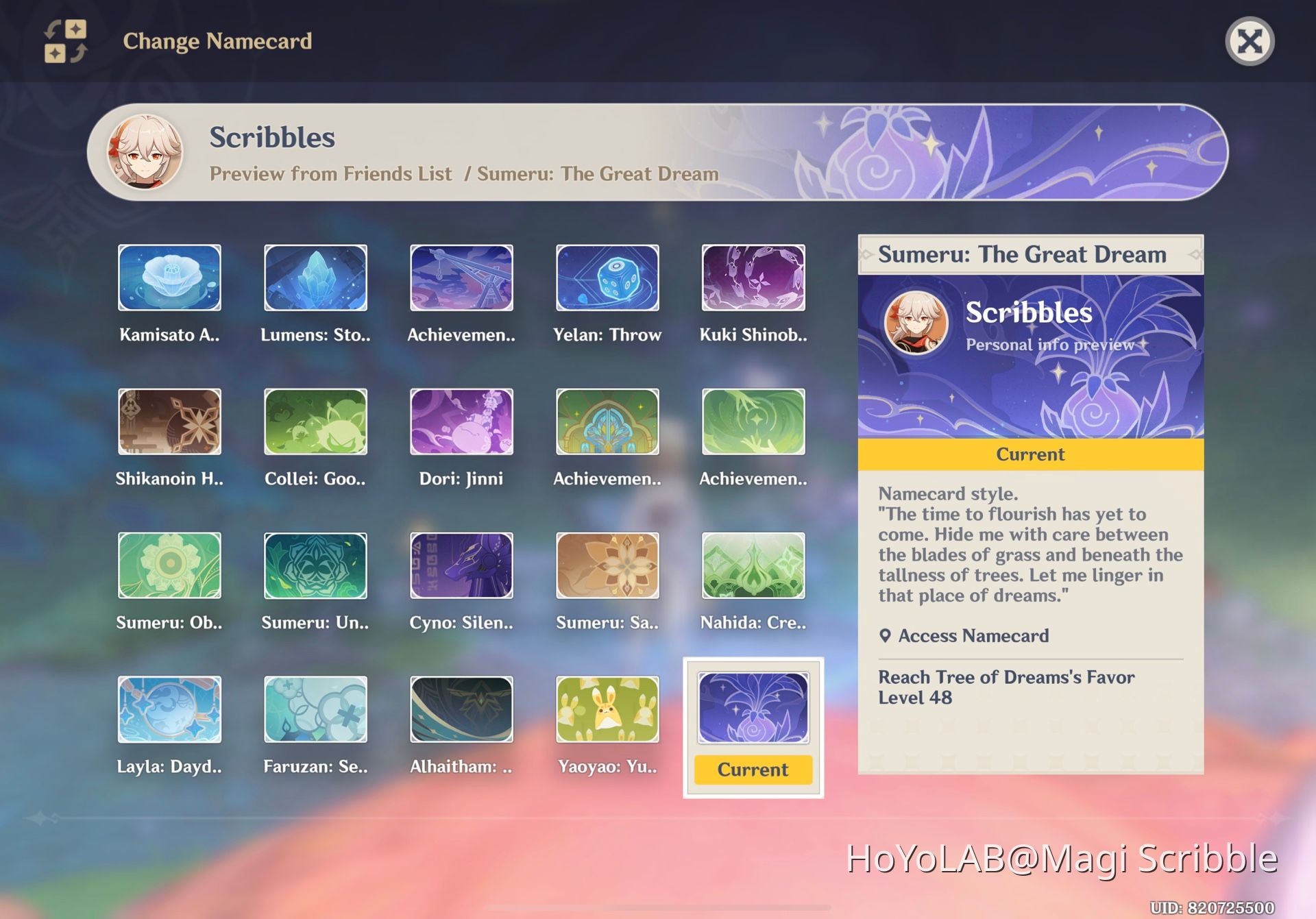Select the Lumens crystal namecard icon
This screenshot has height=919, width=1316.
point(315,278)
